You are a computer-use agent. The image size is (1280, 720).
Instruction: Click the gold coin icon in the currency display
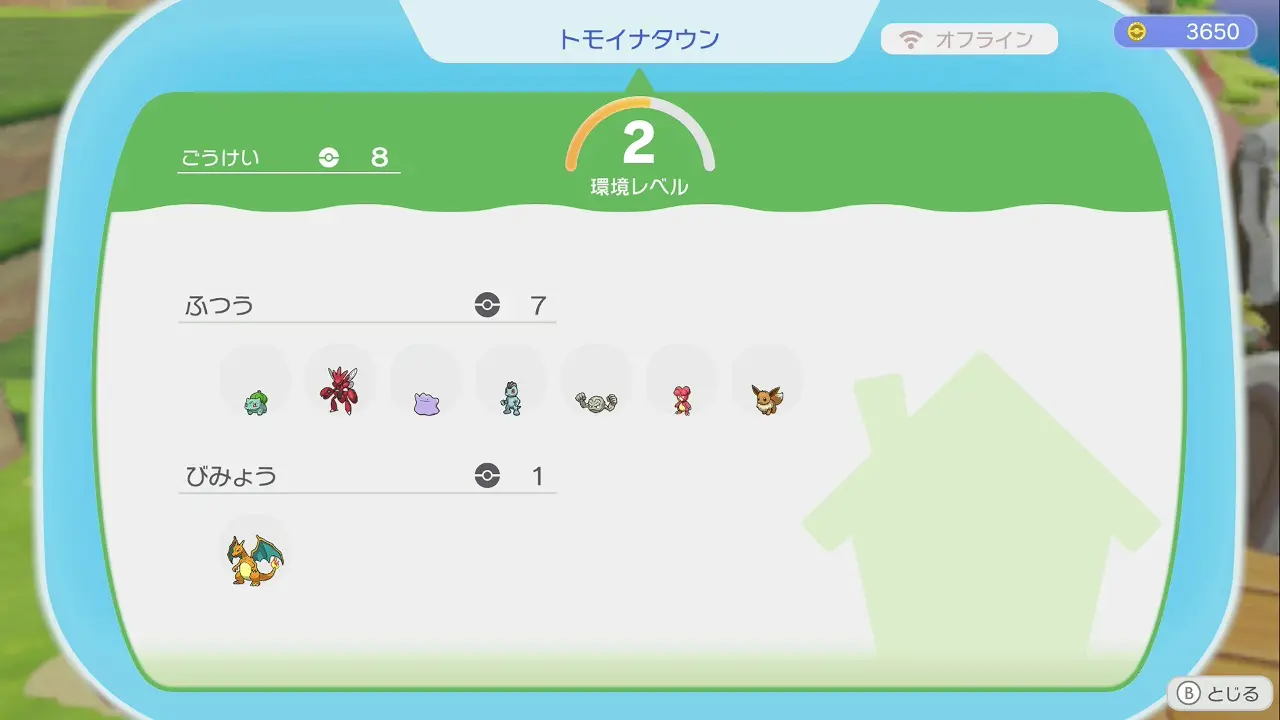point(1135,31)
